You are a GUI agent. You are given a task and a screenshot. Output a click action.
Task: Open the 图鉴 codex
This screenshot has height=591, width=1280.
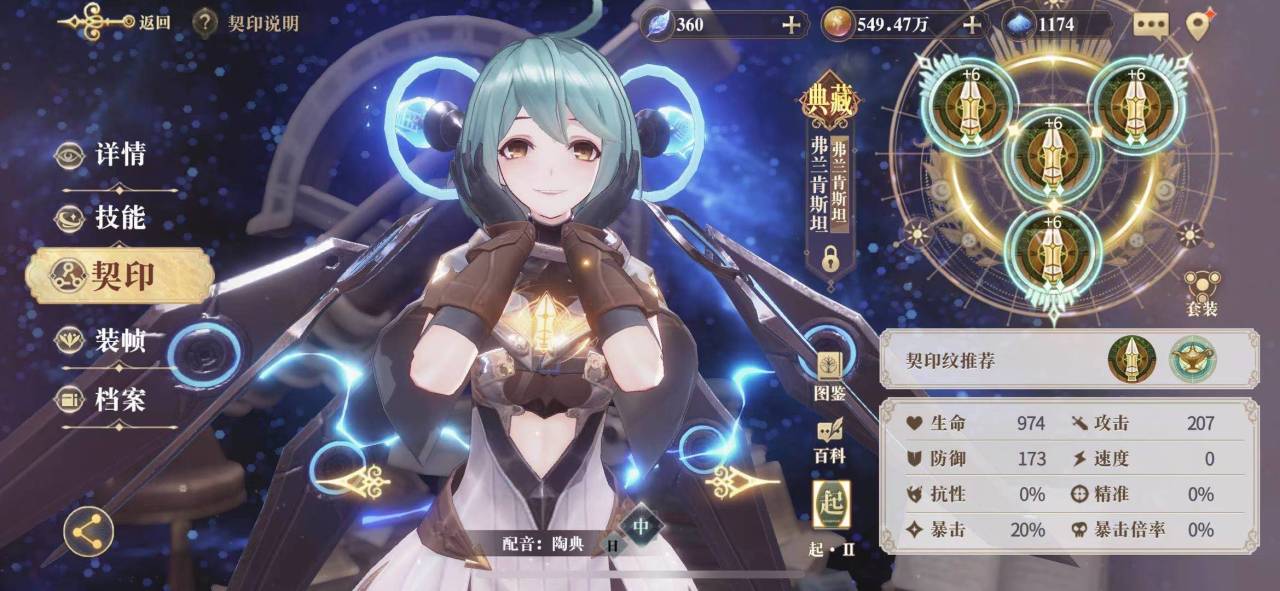pos(829,376)
